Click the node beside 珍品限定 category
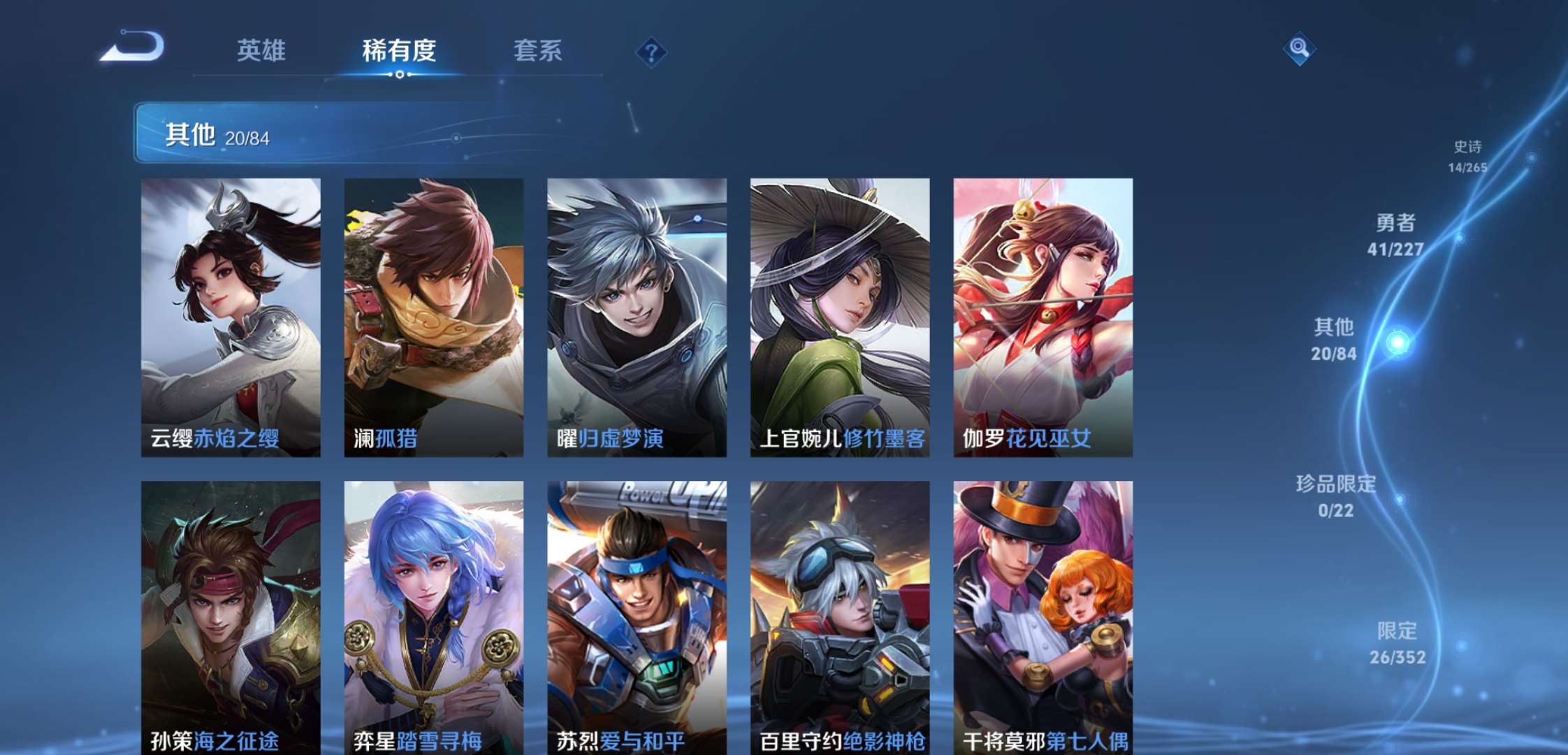This screenshot has height=755, width=1568. coord(1400,501)
